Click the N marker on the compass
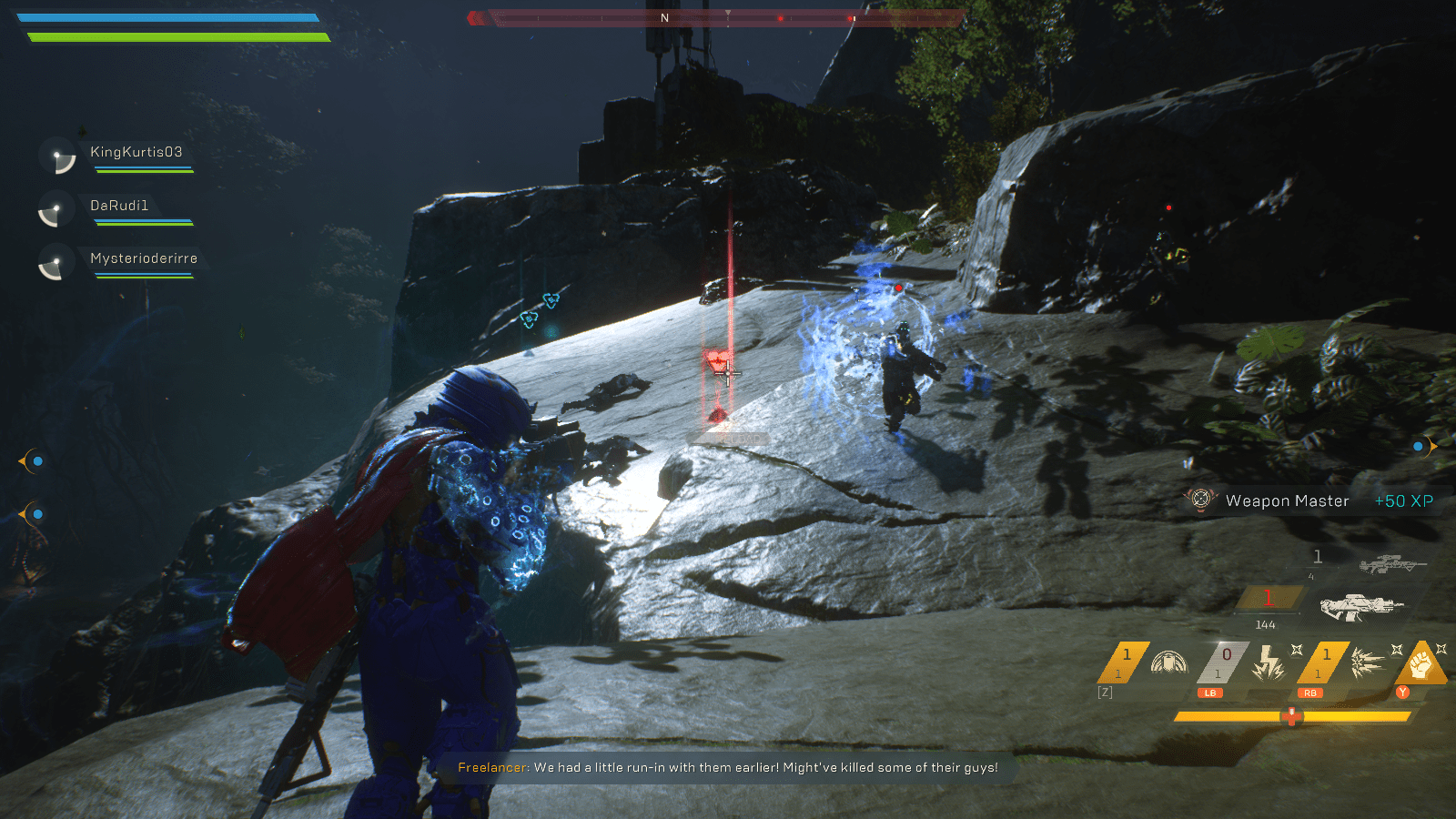Screen dimensions: 1456x819 (x=664, y=15)
